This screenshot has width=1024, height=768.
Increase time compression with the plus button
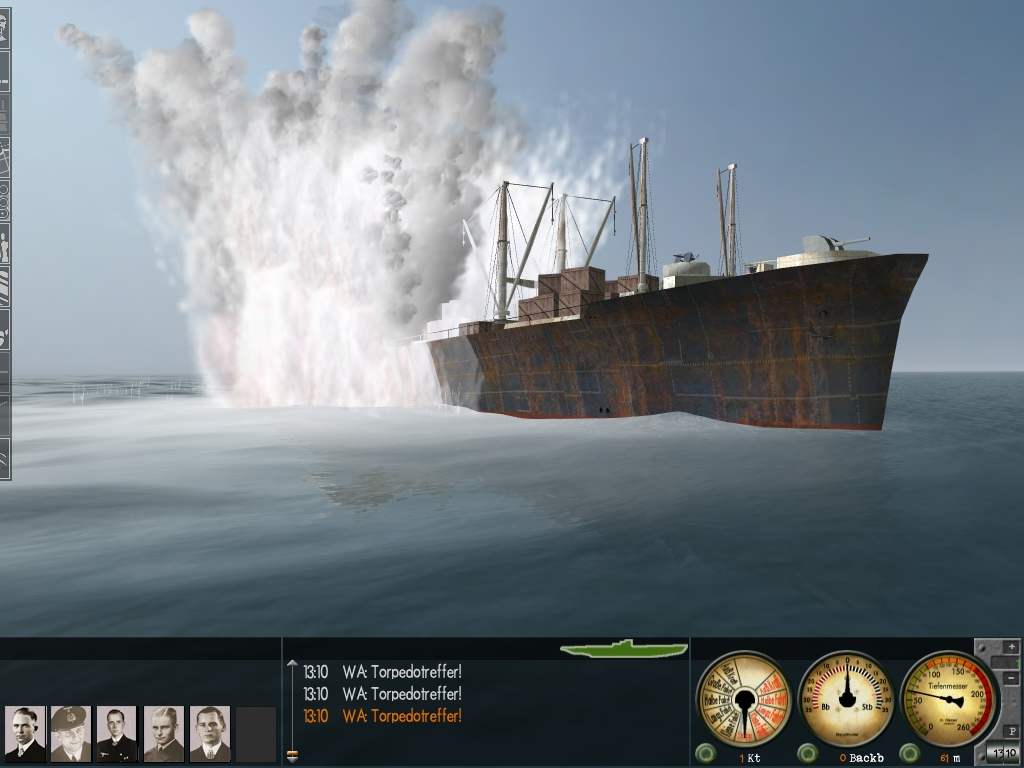1012,647
